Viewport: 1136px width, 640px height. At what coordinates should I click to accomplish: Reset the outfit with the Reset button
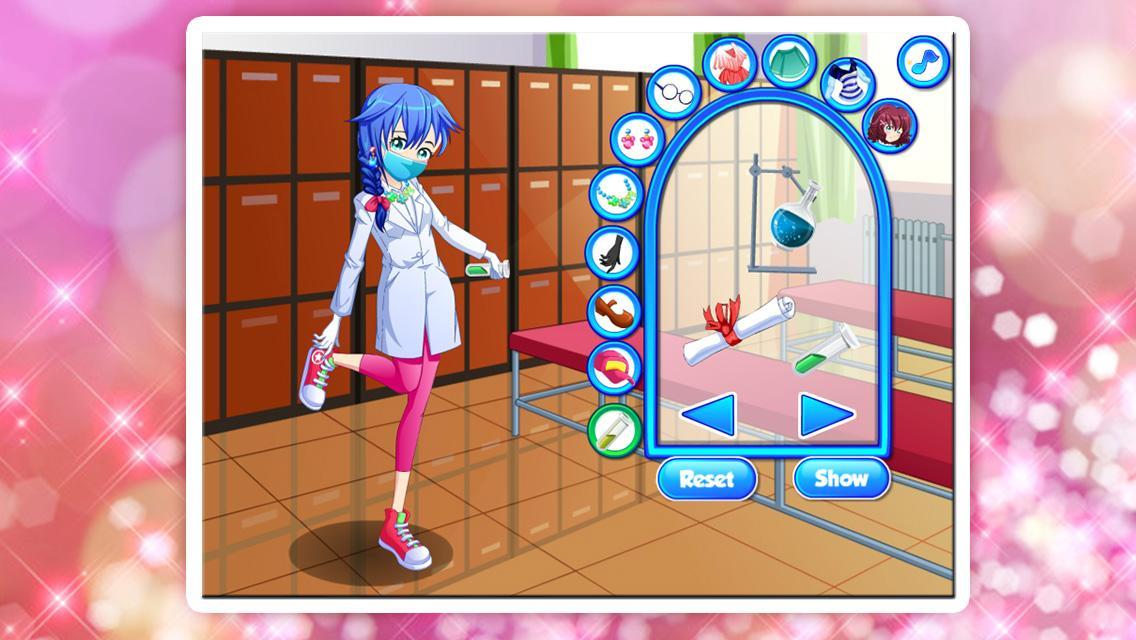tap(706, 478)
